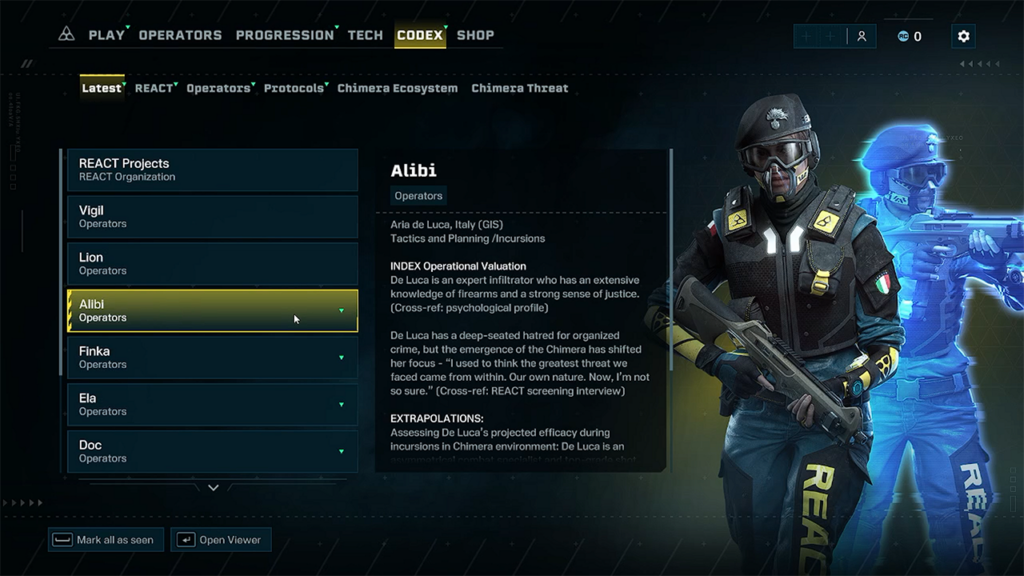Select the Vigil operator entry

click(212, 217)
